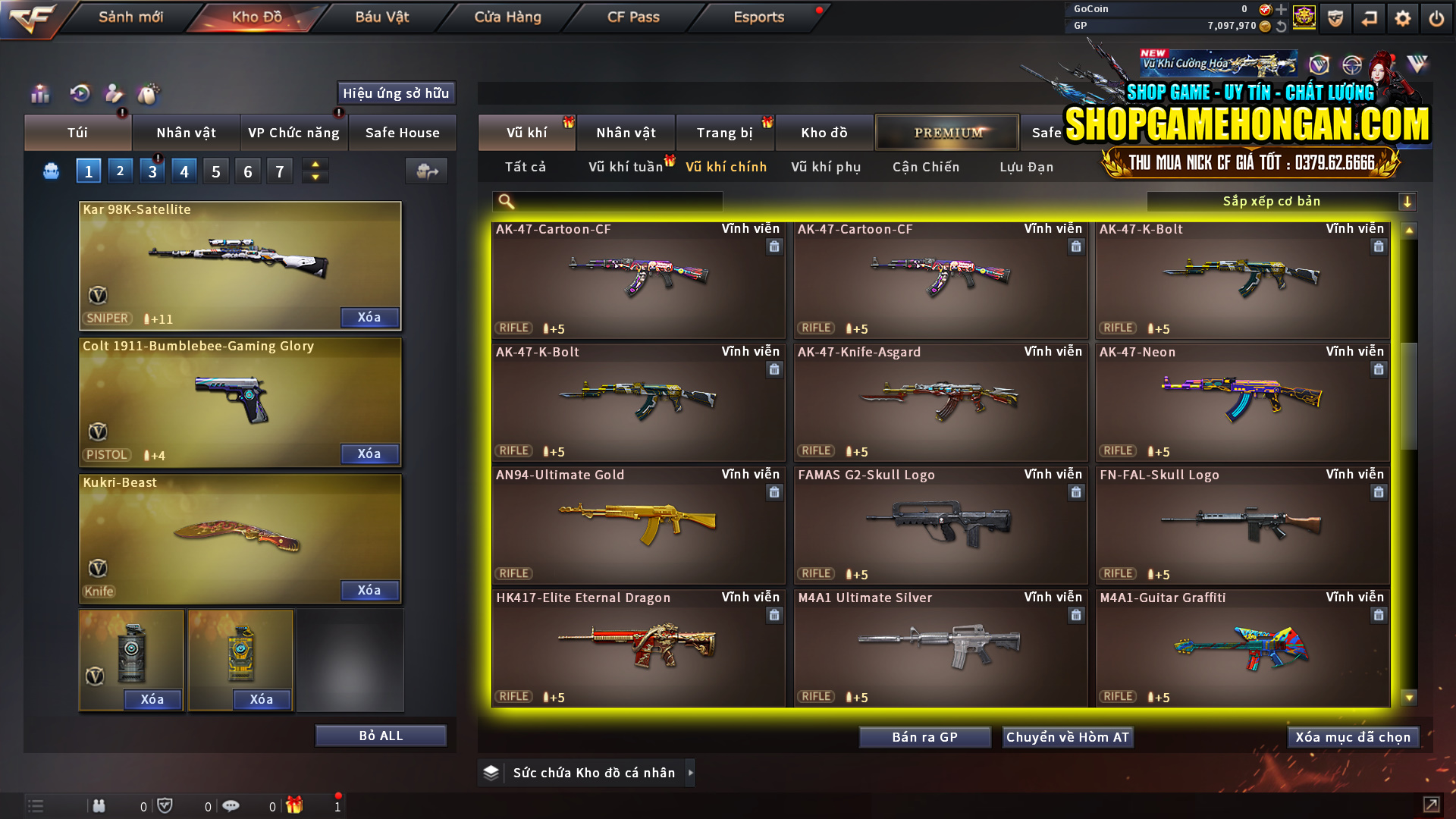Open the settings gear icon at top right

[x=1402, y=17]
